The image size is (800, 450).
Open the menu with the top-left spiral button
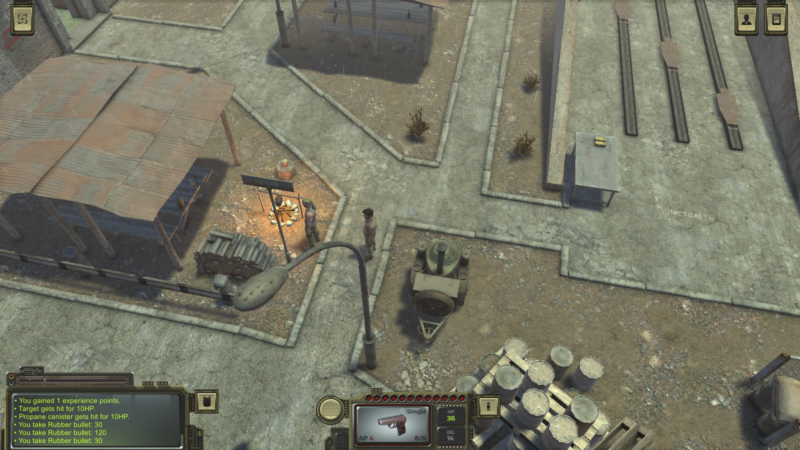22,19
